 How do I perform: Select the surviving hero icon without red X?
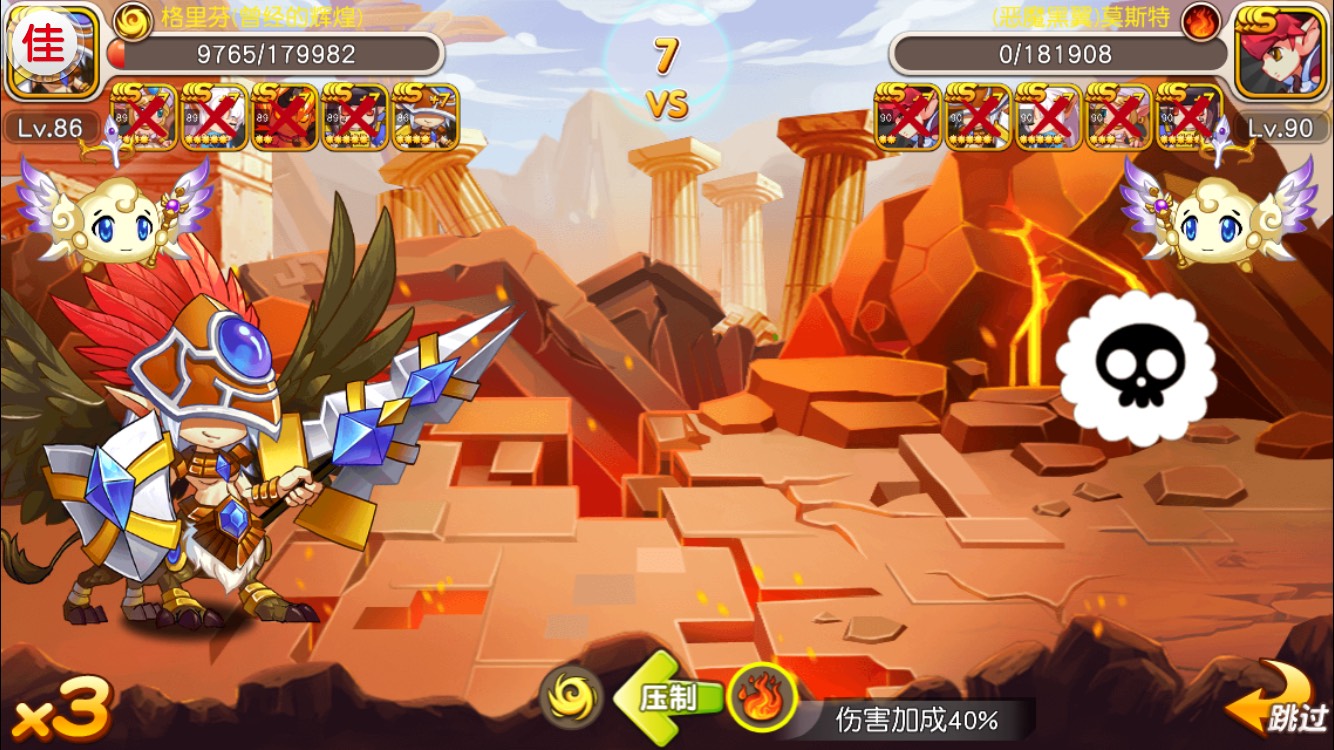point(425,117)
